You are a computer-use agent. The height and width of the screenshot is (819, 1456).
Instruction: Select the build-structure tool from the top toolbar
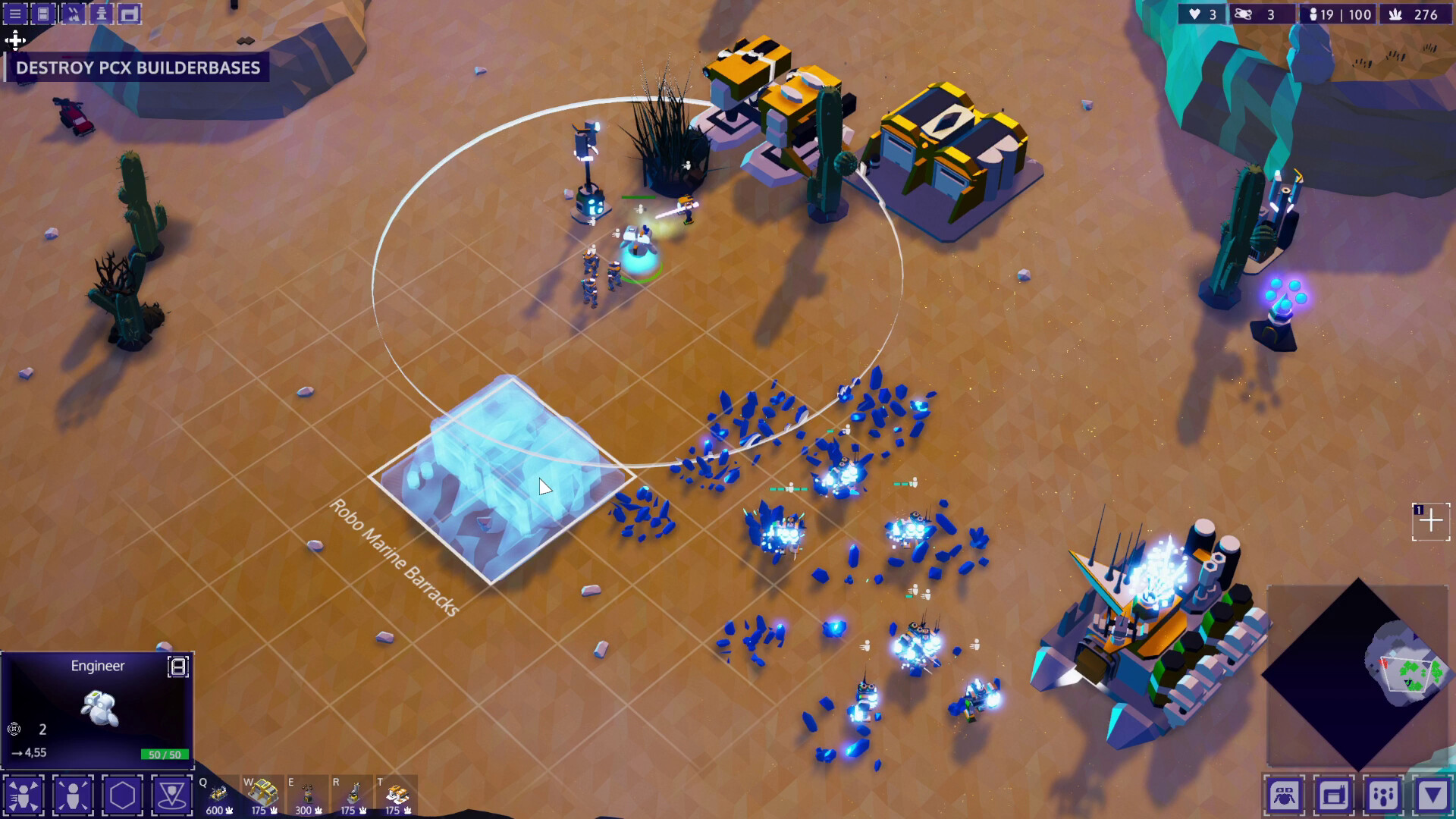point(130,13)
